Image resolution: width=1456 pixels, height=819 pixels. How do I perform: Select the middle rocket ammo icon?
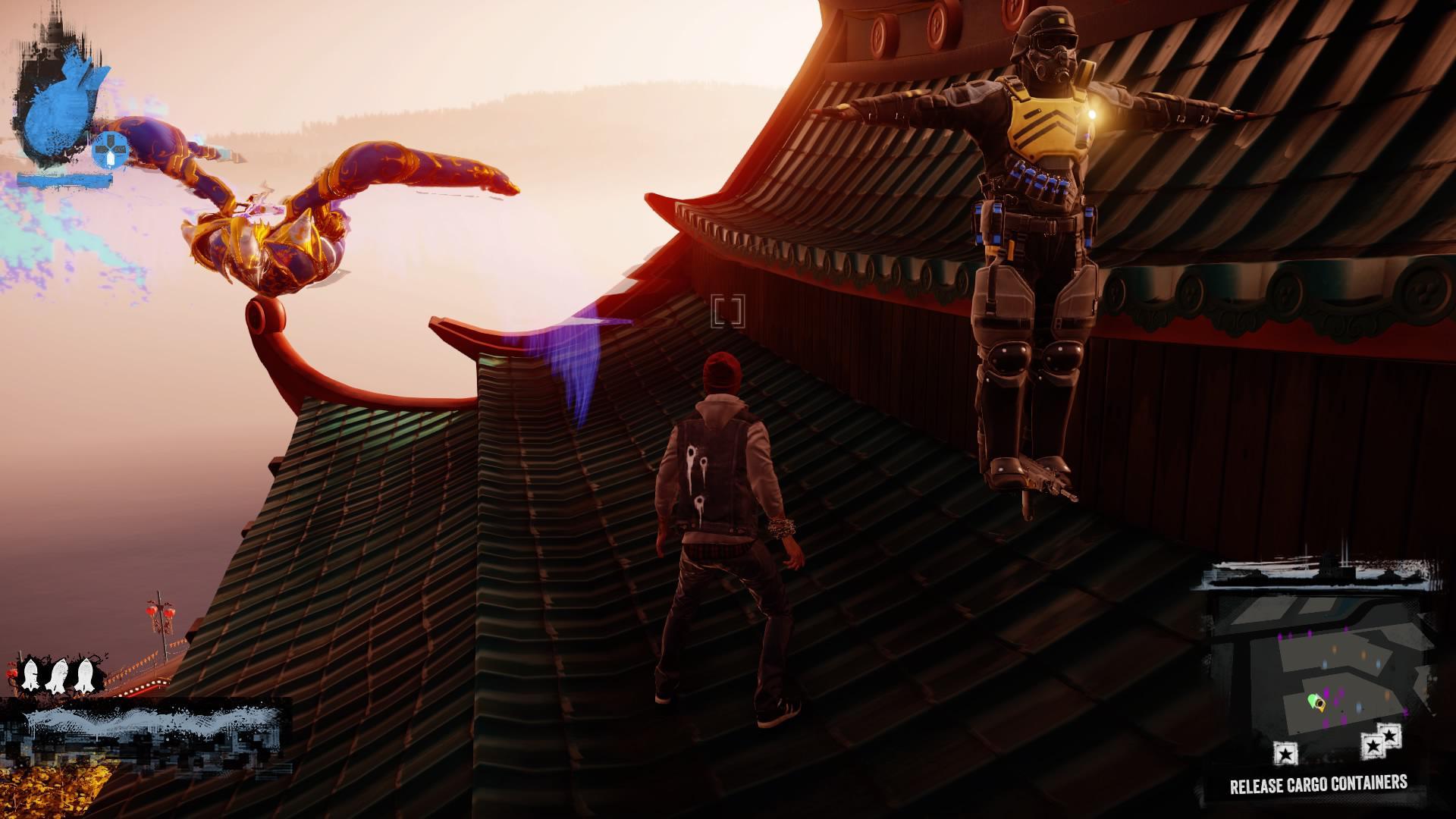[x=57, y=673]
